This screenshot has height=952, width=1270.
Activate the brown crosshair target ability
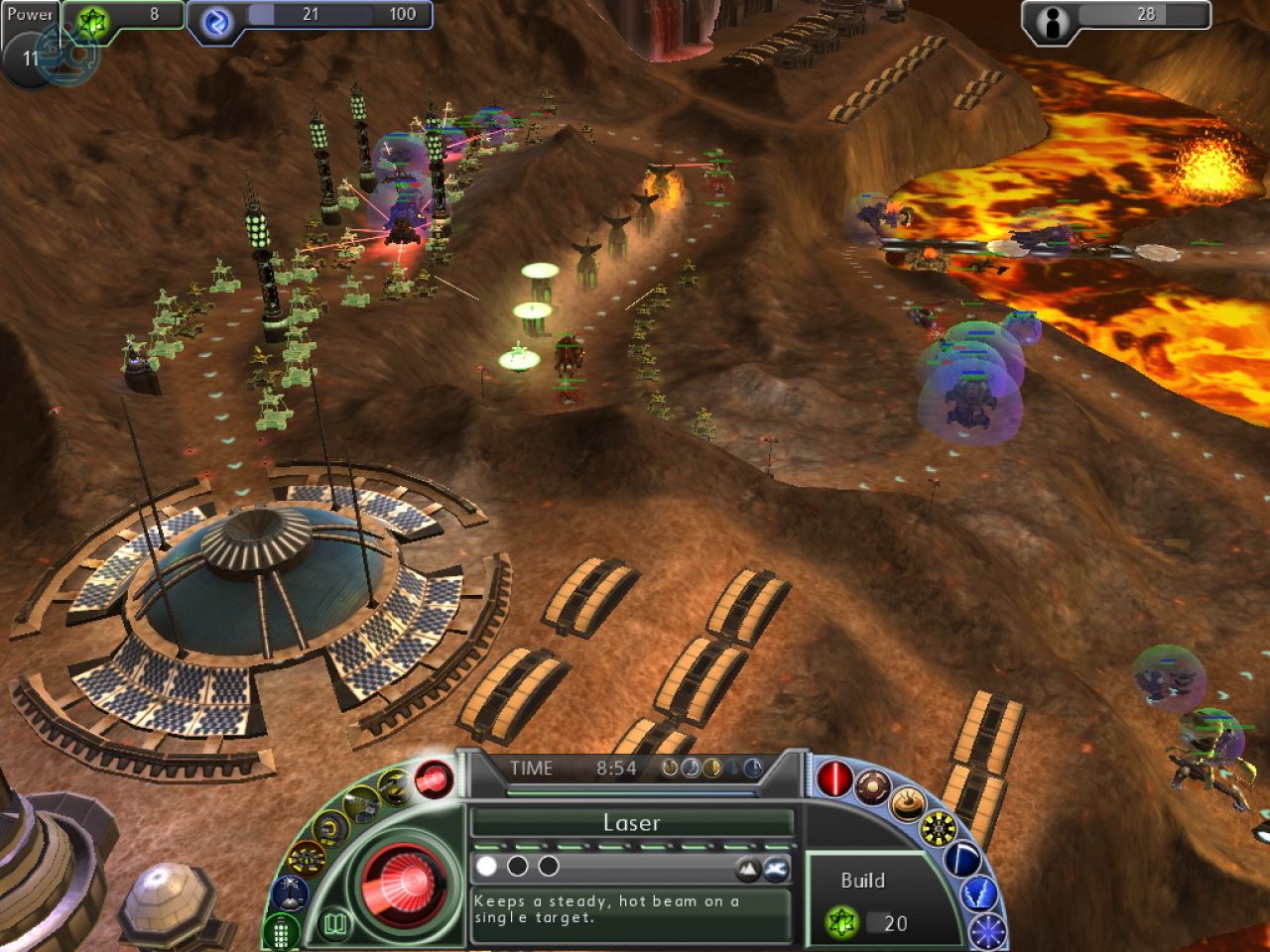tap(871, 787)
